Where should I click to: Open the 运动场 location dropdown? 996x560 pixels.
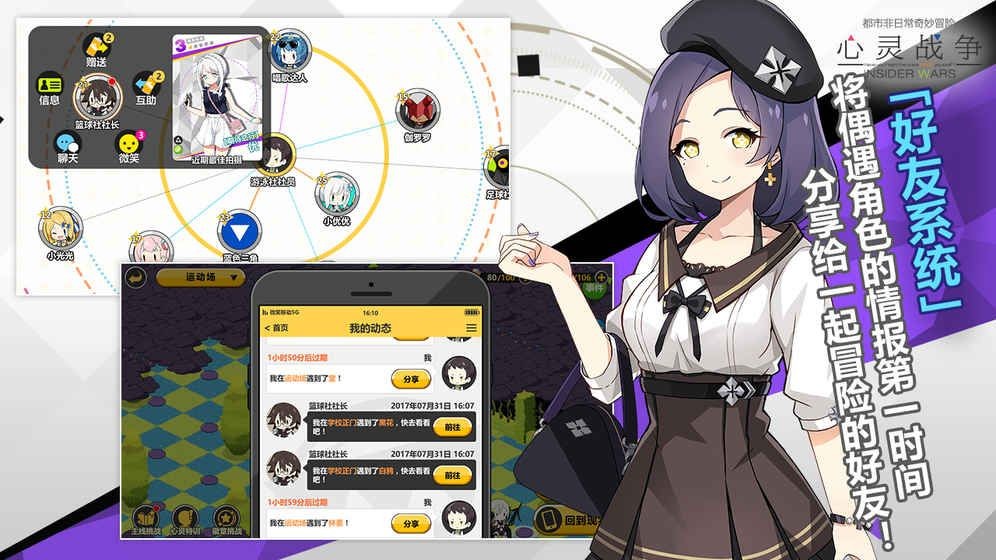pyautogui.click(x=201, y=277)
